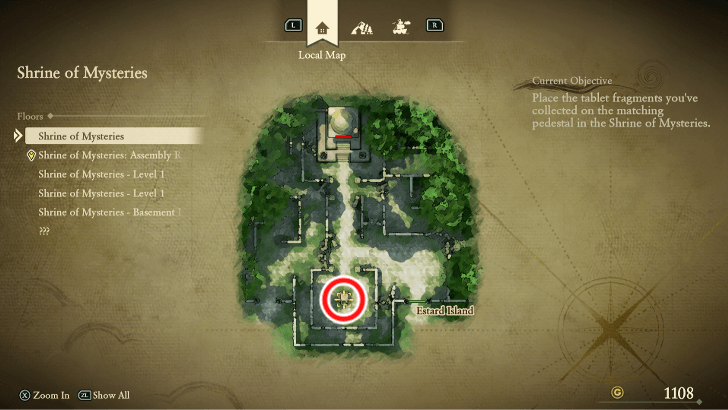
Task: Select Shrine of Mysteries: Assembly floor entry
Action: coord(108,155)
